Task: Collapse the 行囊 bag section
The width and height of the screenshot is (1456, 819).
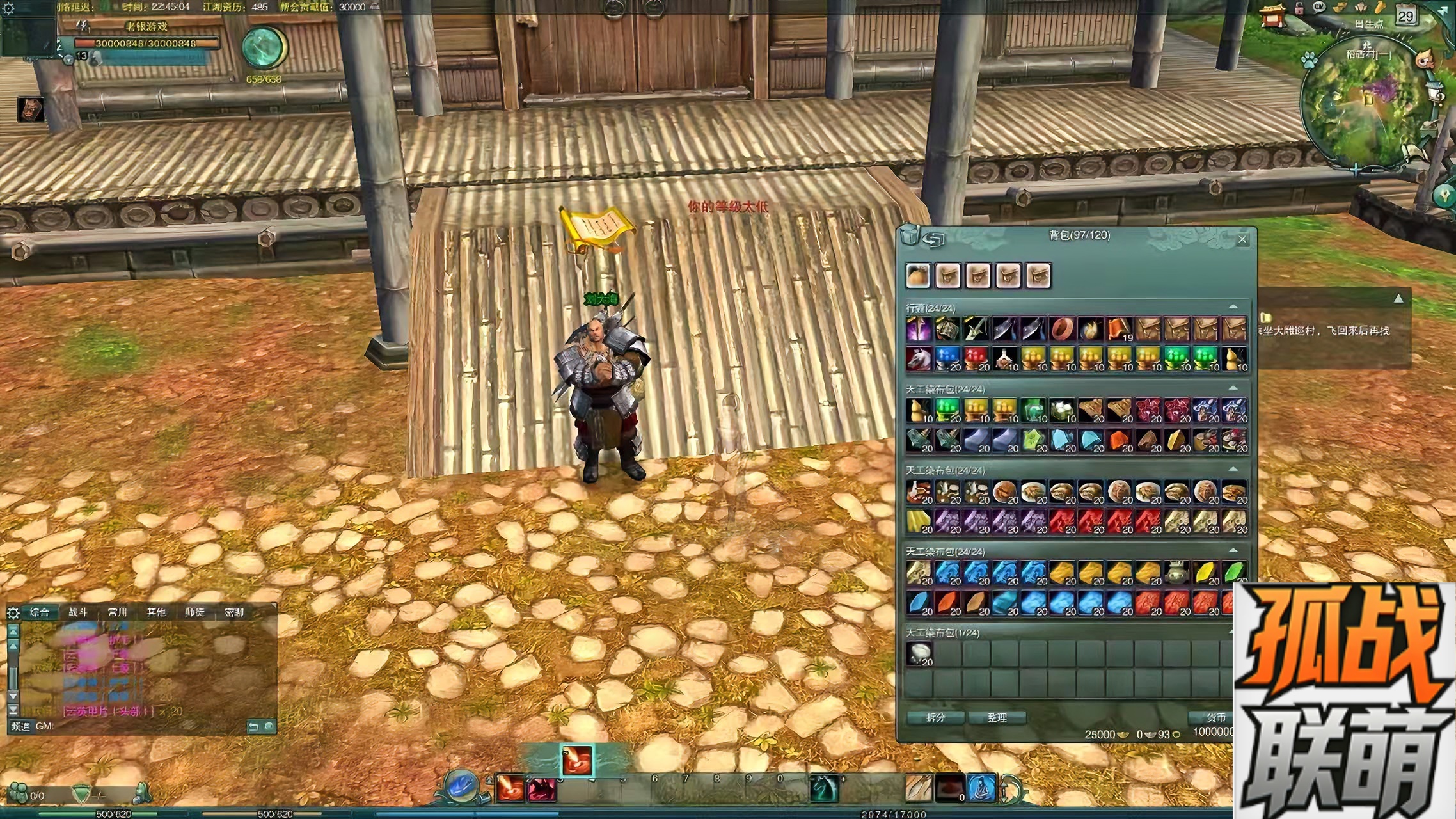Action: tap(1233, 308)
